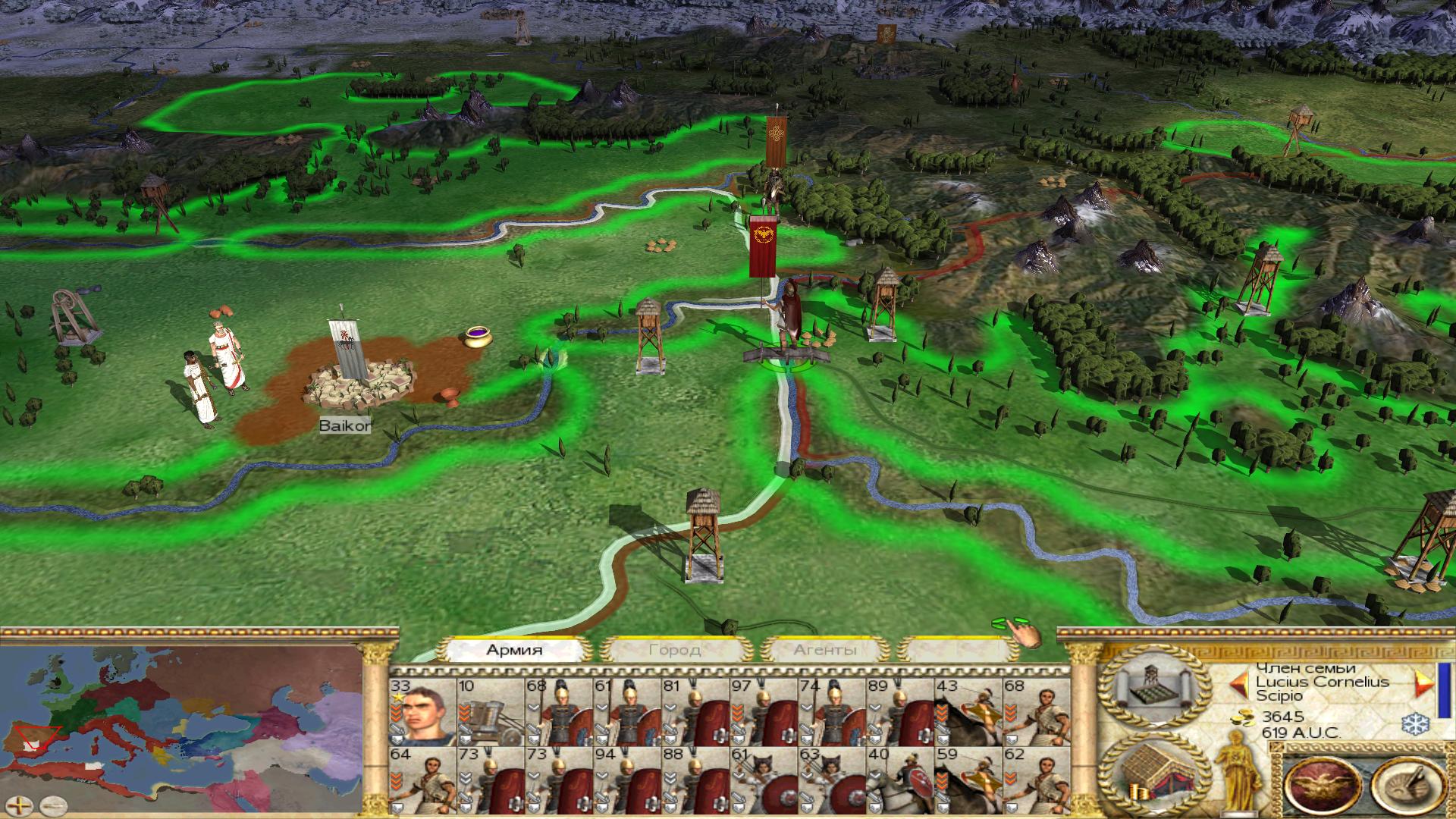Viewport: 1456px width, 819px height.
Task: Click the minimap zoom-out minus button
Action: (53, 803)
